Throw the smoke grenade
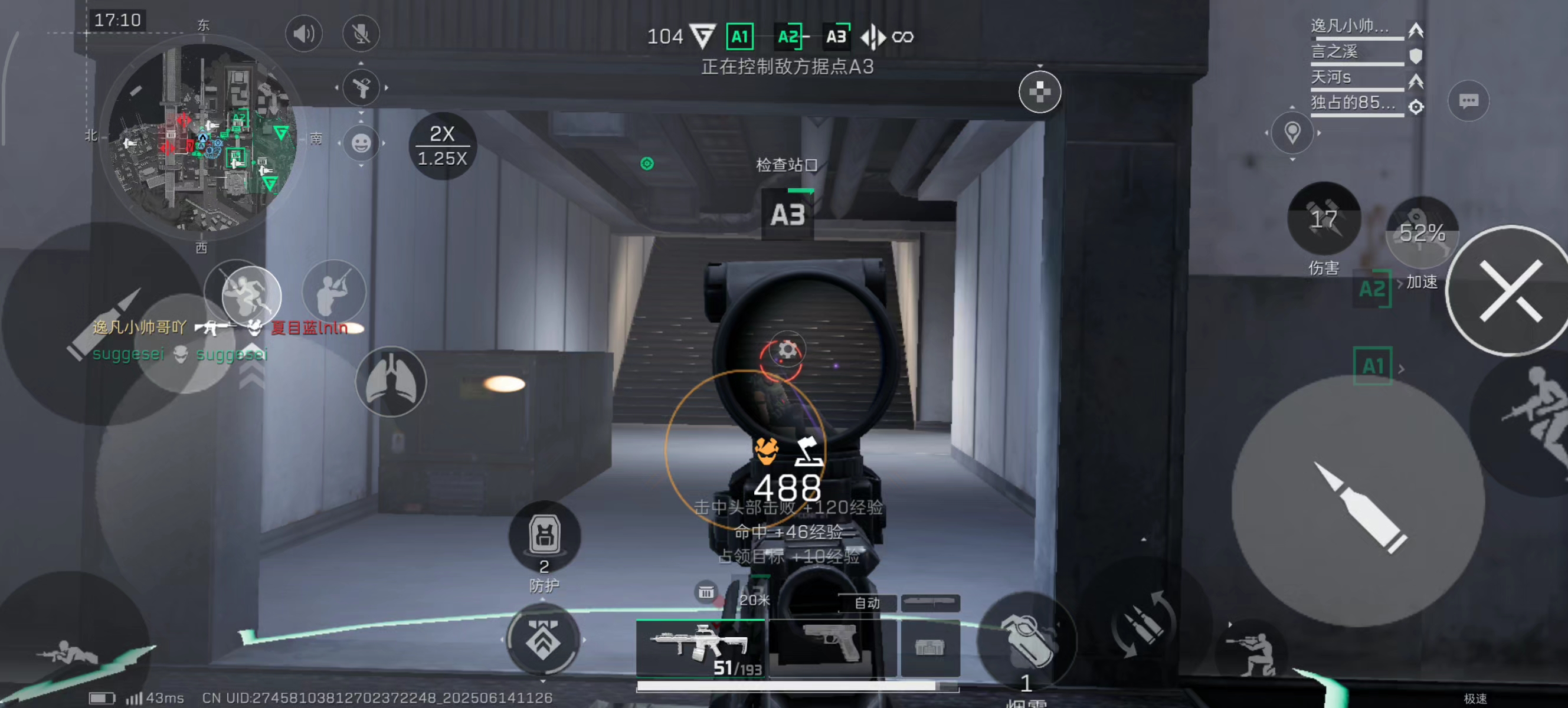Screen dimensions: 1568x708 (1027, 643)
